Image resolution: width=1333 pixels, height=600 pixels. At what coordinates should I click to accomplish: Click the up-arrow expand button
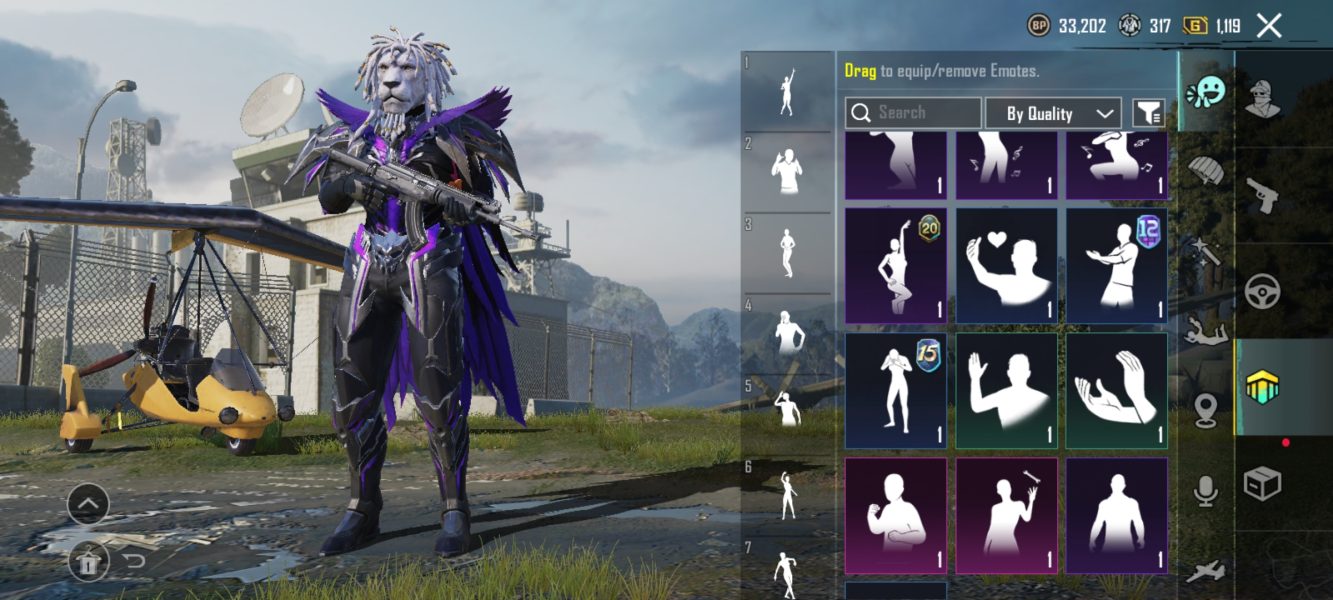point(88,504)
